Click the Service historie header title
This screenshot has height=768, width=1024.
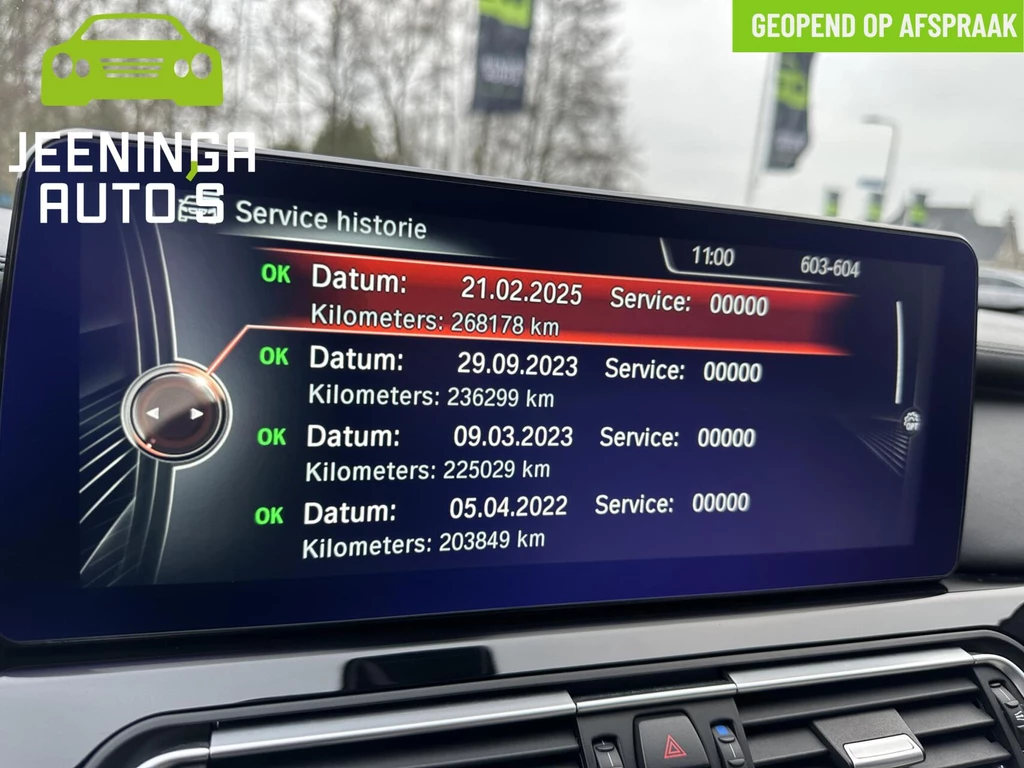point(330,218)
